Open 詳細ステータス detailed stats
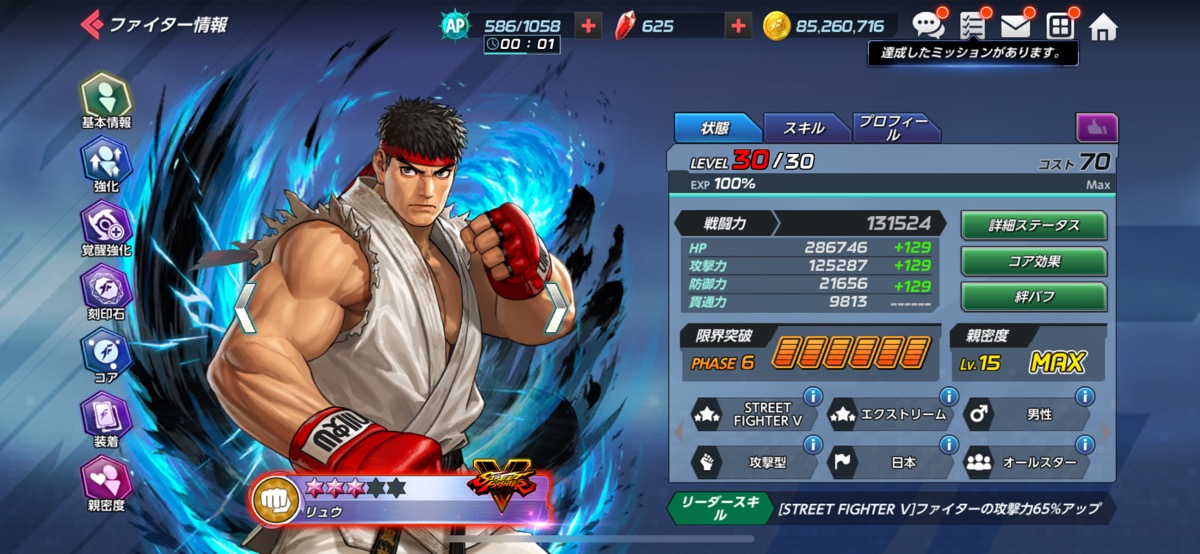1200x554 pixels. pos(1034,225)
